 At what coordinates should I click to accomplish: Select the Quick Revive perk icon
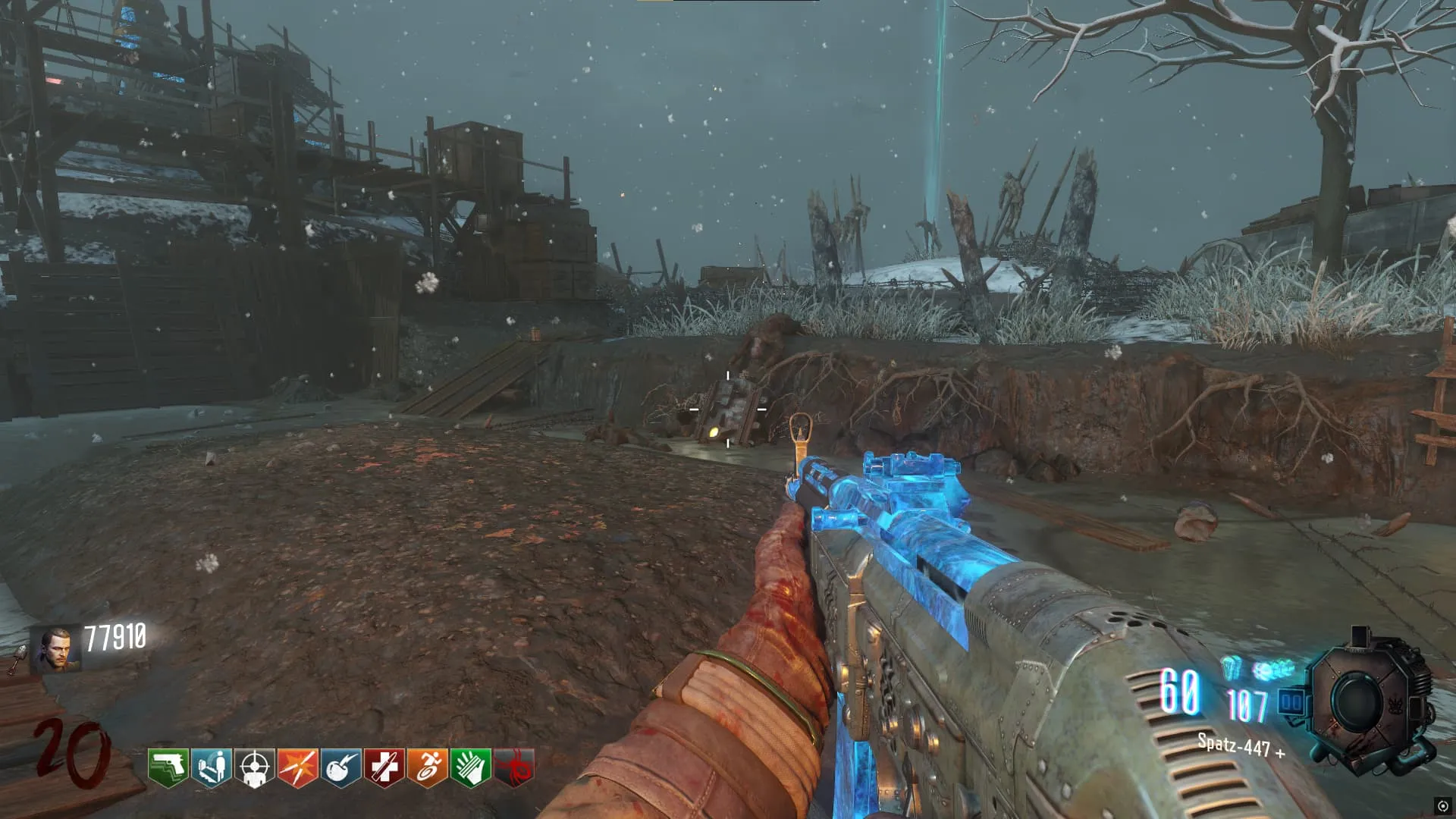tap(211, 767)
